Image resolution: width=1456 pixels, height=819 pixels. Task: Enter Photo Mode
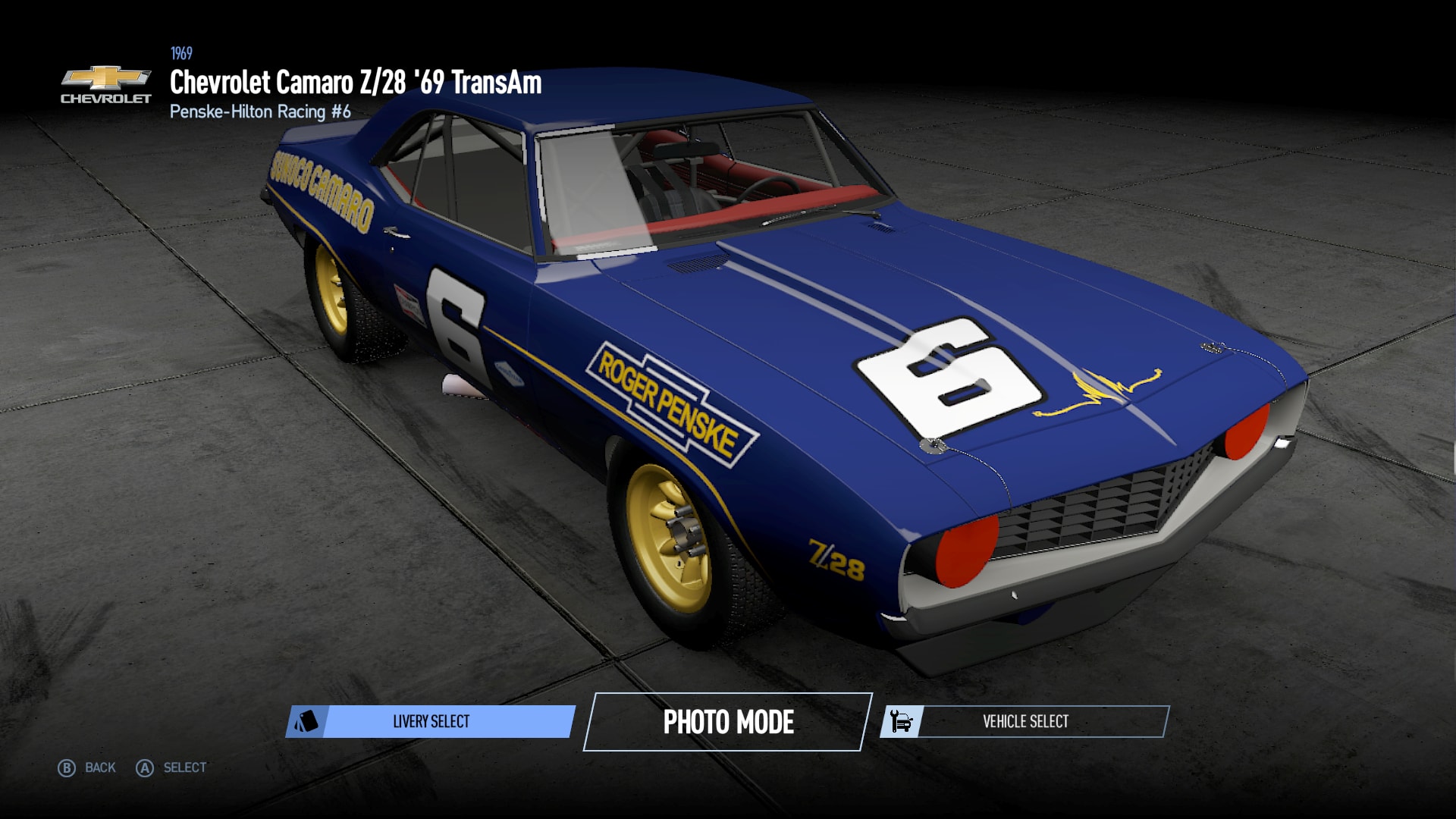coord(728,722)
